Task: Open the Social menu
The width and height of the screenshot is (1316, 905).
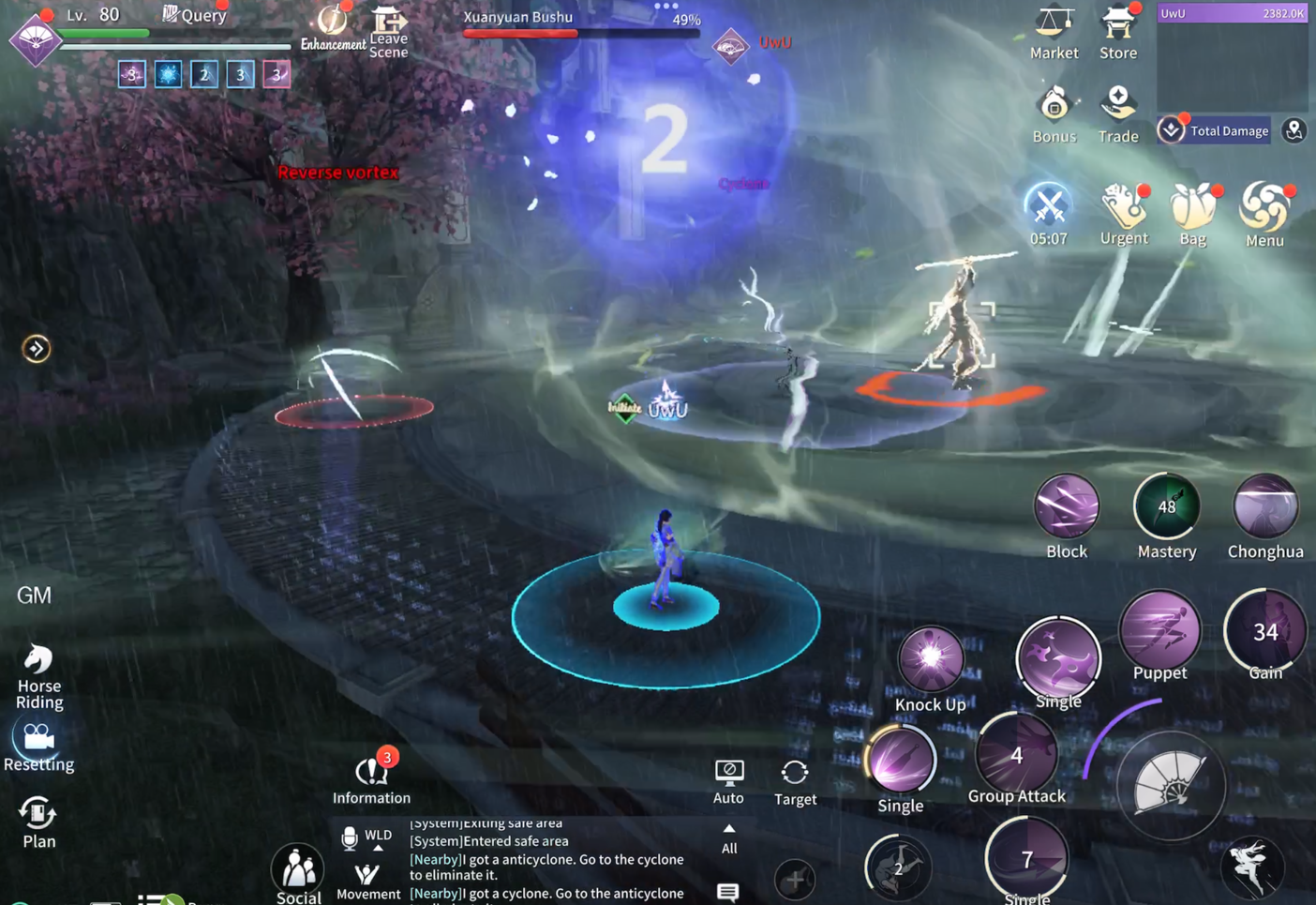Action: coord(299,874)
